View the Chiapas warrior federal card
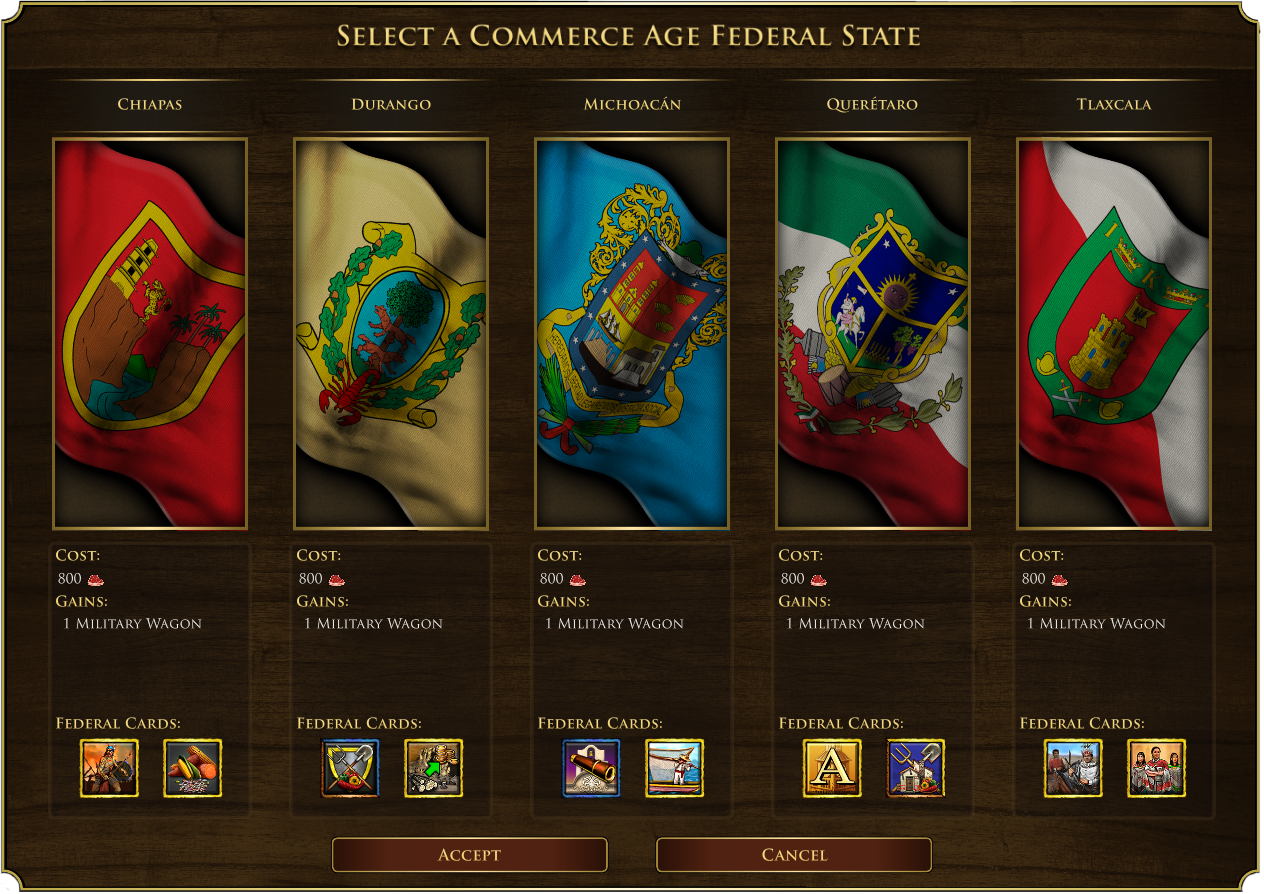This screenshot has height=894, width=1264. [x=110, y=768]
